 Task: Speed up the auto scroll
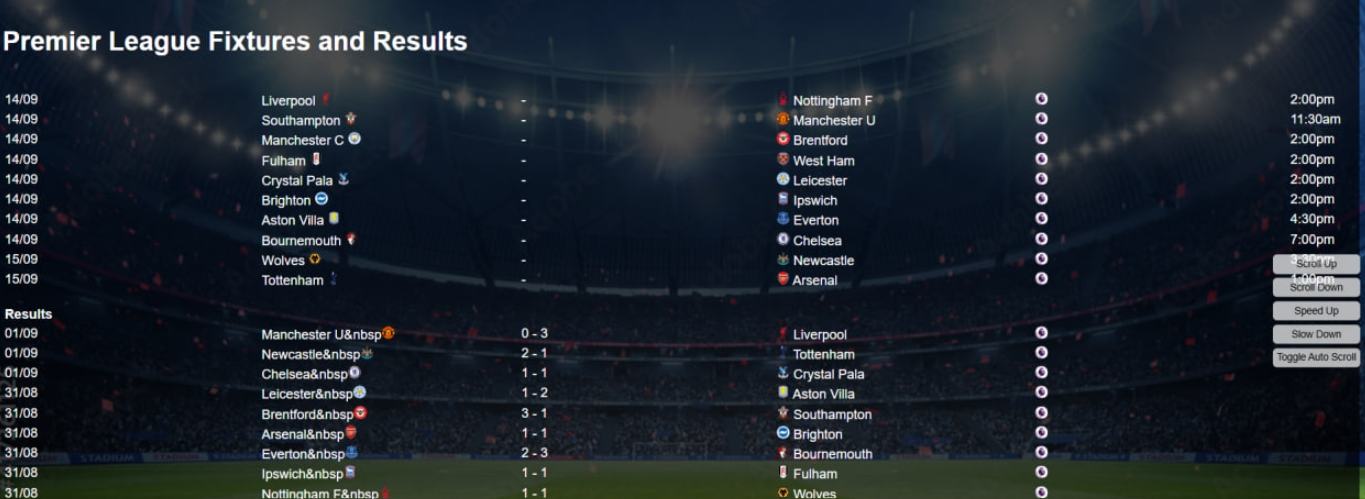(x=1316, y=311)
